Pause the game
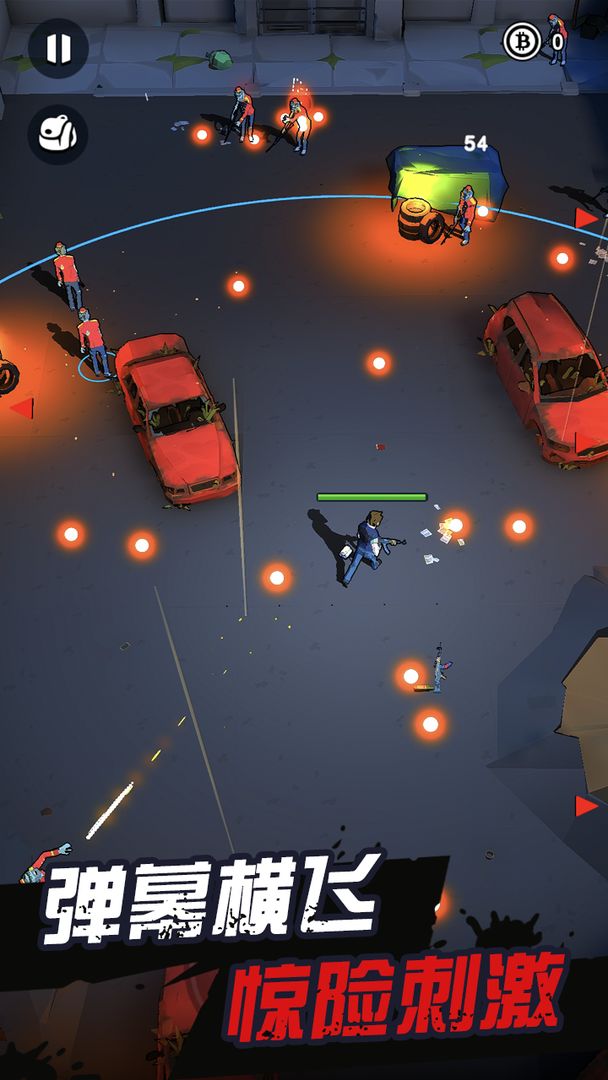 point(58,48)
